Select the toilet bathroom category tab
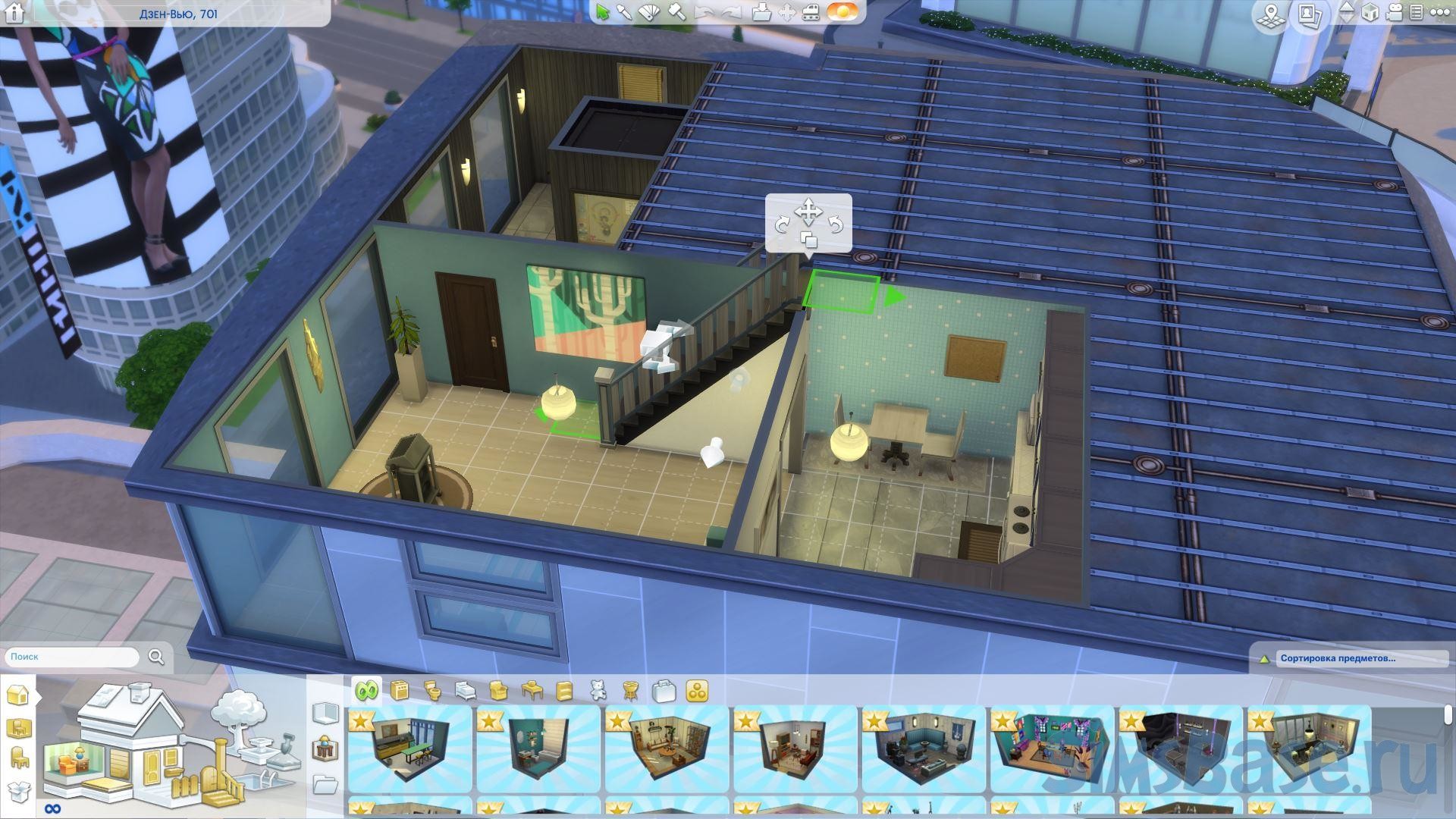The image size is (1456, 819). (x=432, y=691)
